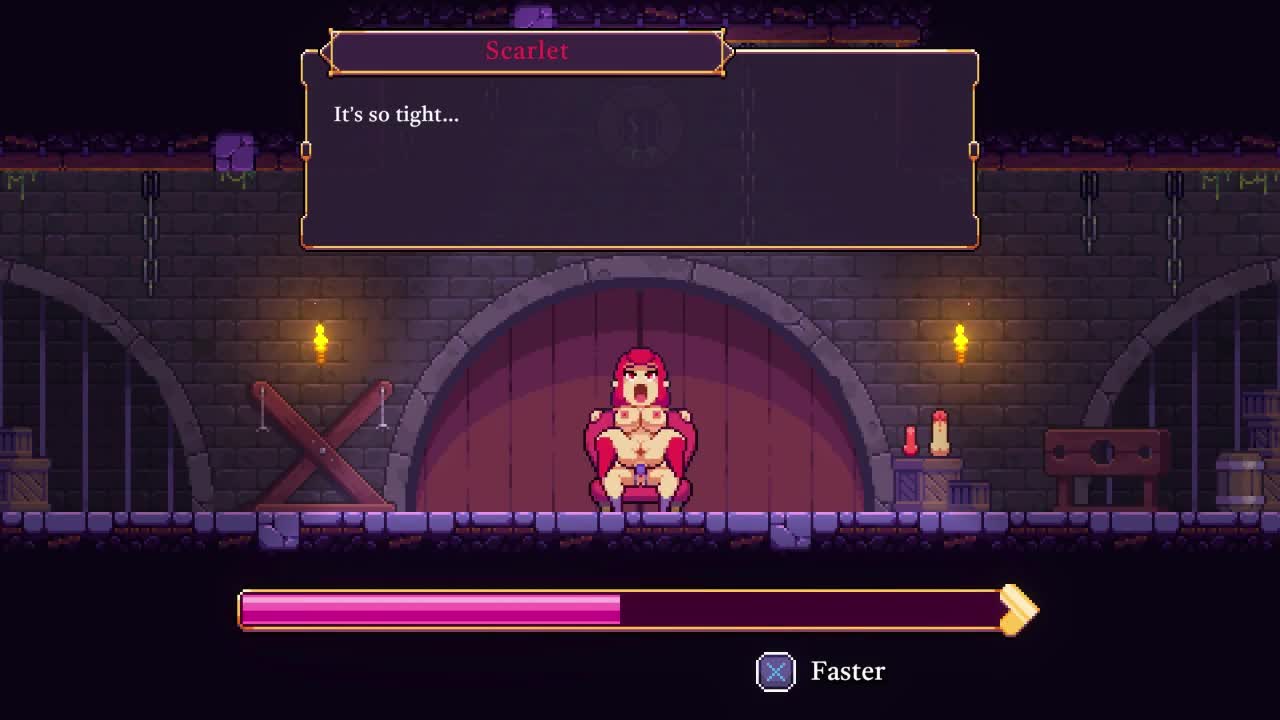Advance Scarlet's dialogue text box
The image size is (1280, 720).
point(640,150)
